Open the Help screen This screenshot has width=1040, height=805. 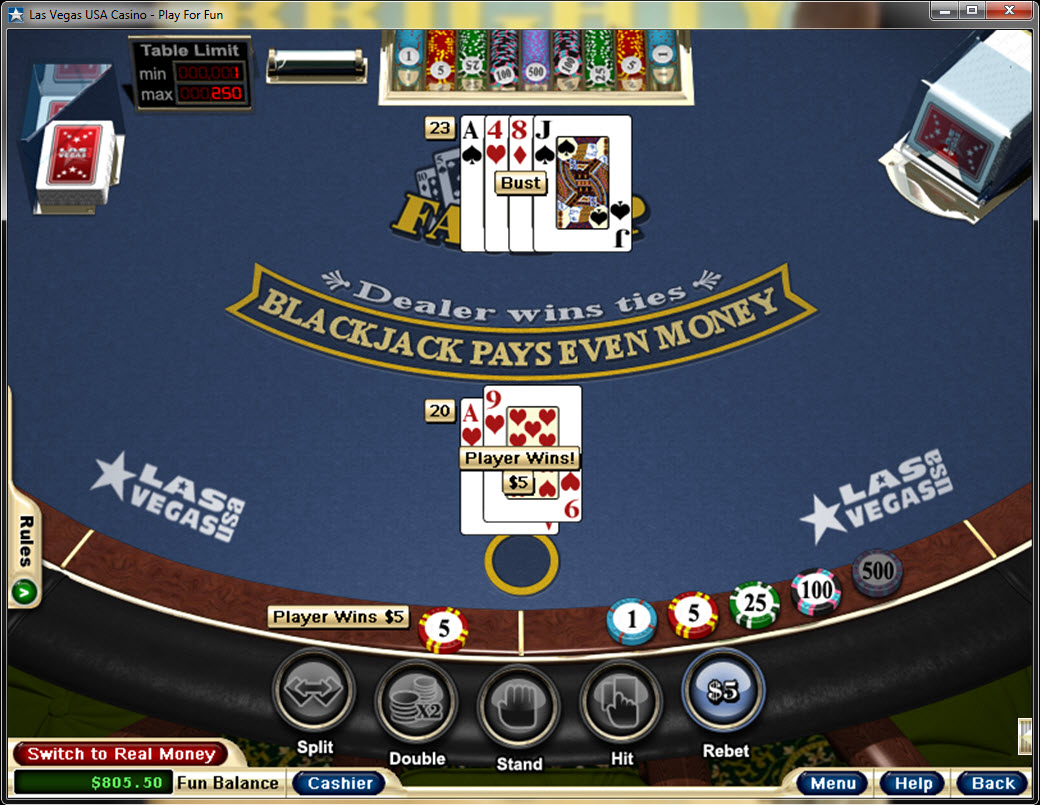[913, 783]
